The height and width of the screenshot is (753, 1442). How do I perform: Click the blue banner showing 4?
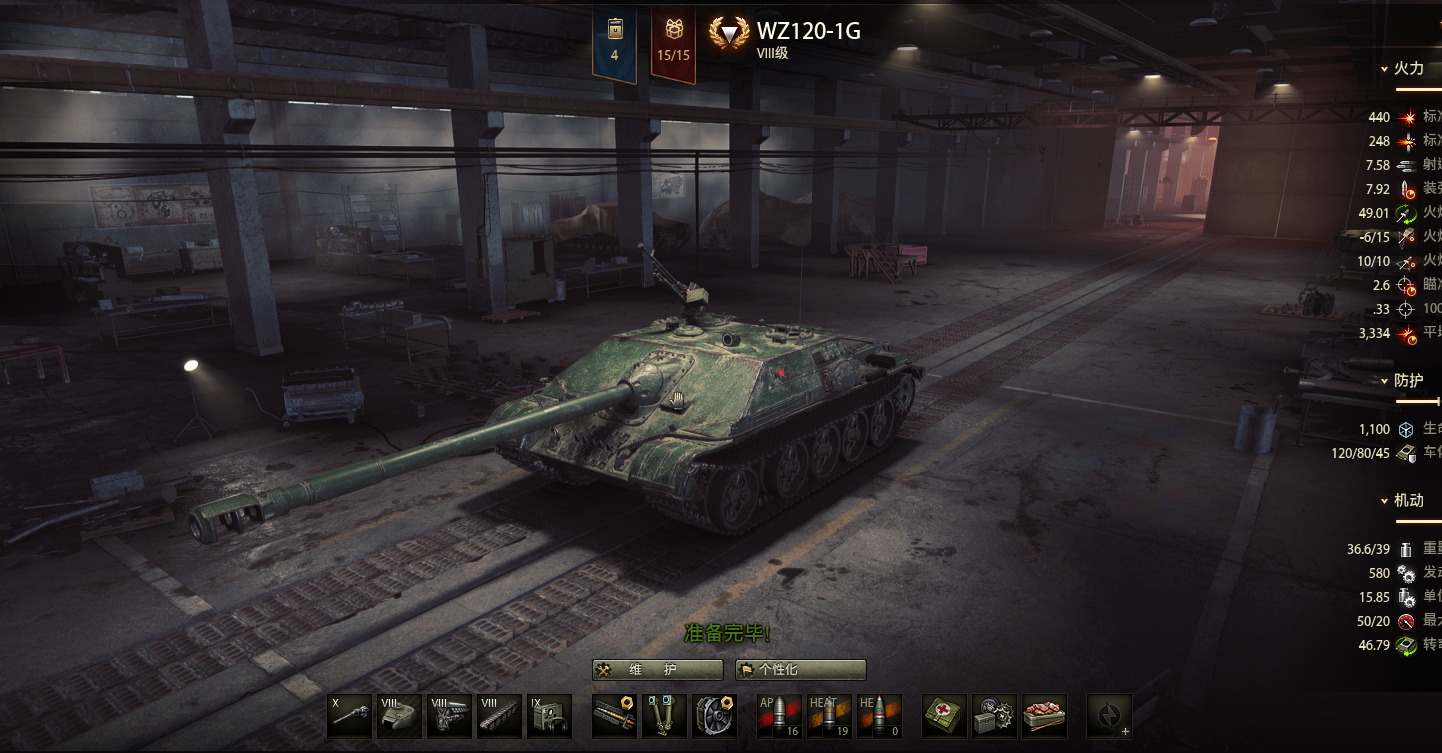coord(614,40)
